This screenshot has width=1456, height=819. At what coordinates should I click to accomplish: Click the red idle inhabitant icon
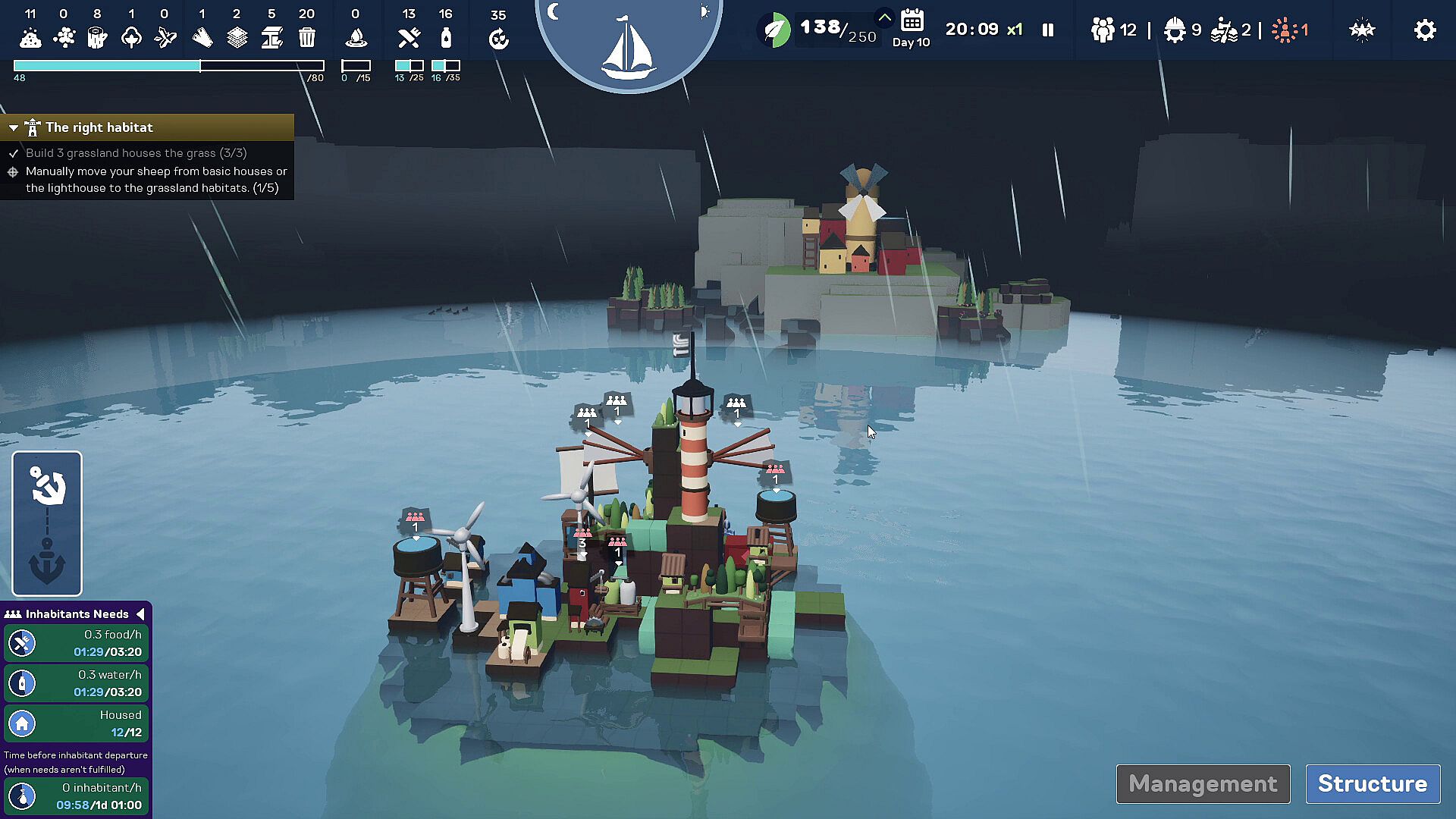(x=1285, y=30)
